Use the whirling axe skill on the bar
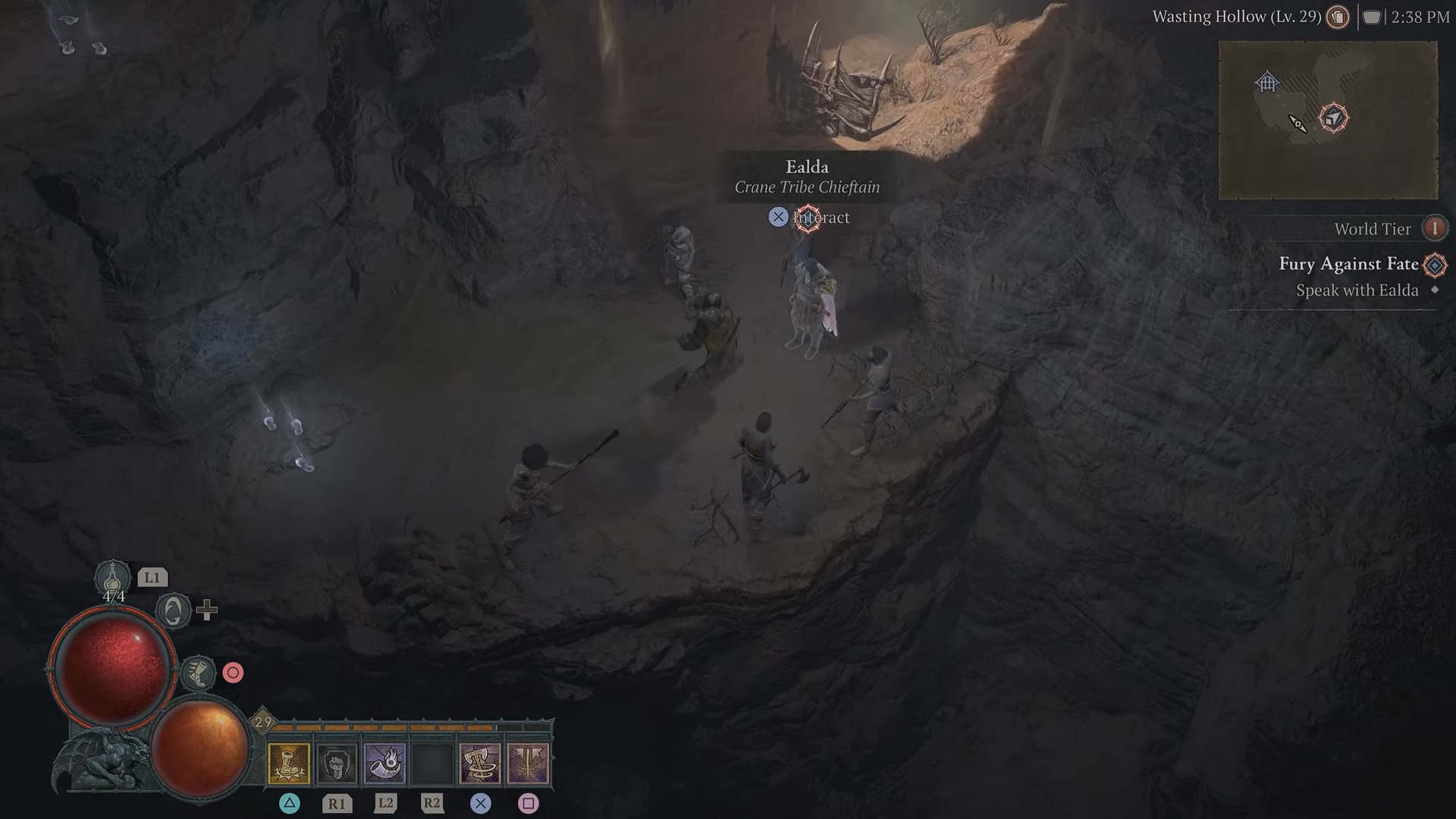 [480, 762]
